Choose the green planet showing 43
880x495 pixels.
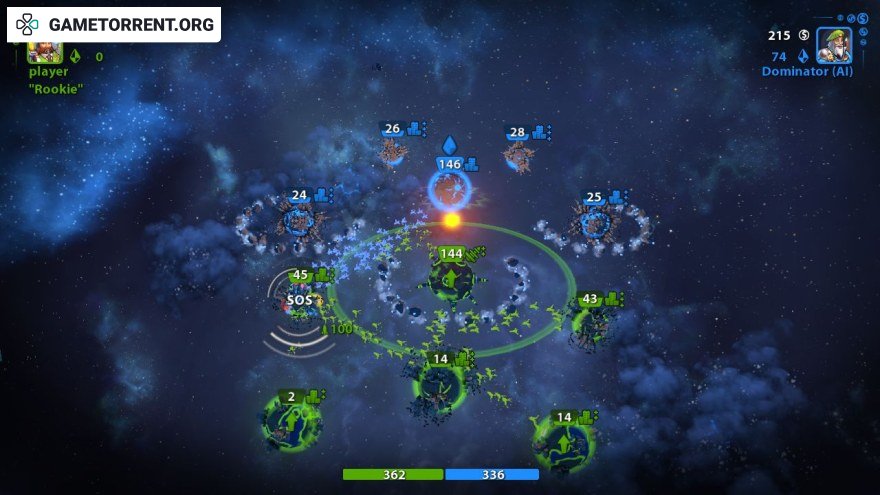(589, 322)
